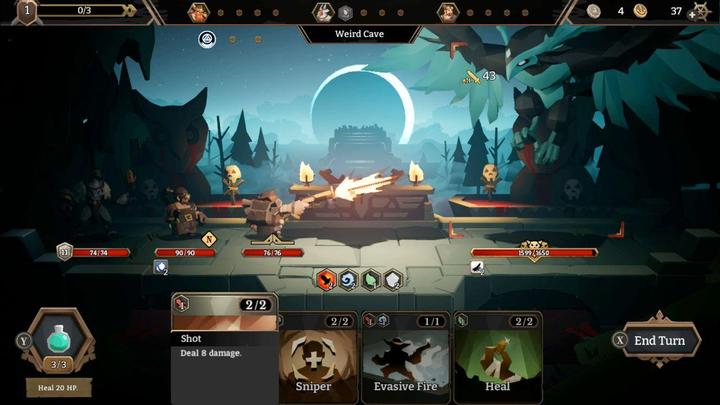Open the gear icon in the top-right corner
Viewport: 720px width, 405px height.
tap(699, 12)
